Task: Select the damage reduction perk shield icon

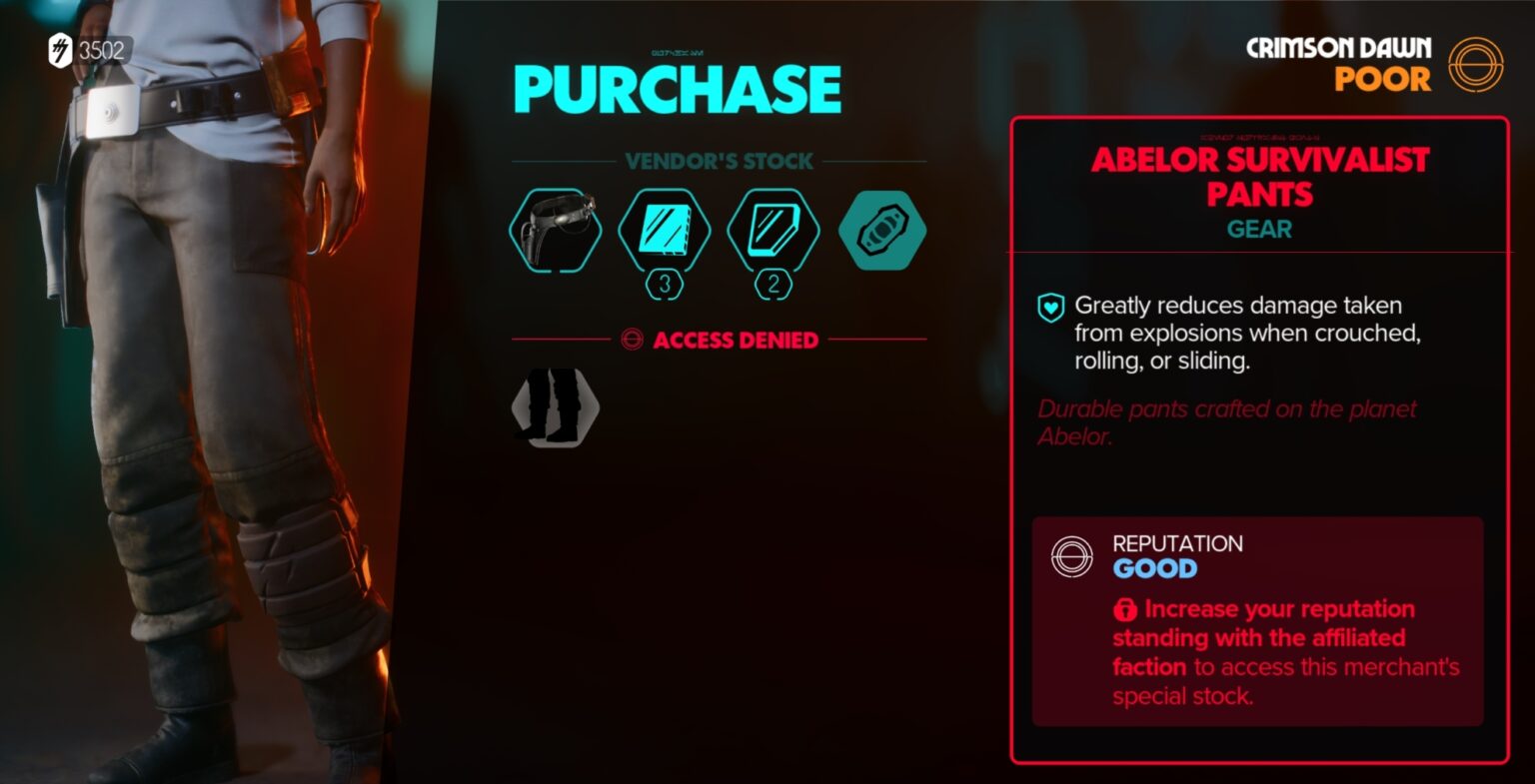Action: 1051,307
